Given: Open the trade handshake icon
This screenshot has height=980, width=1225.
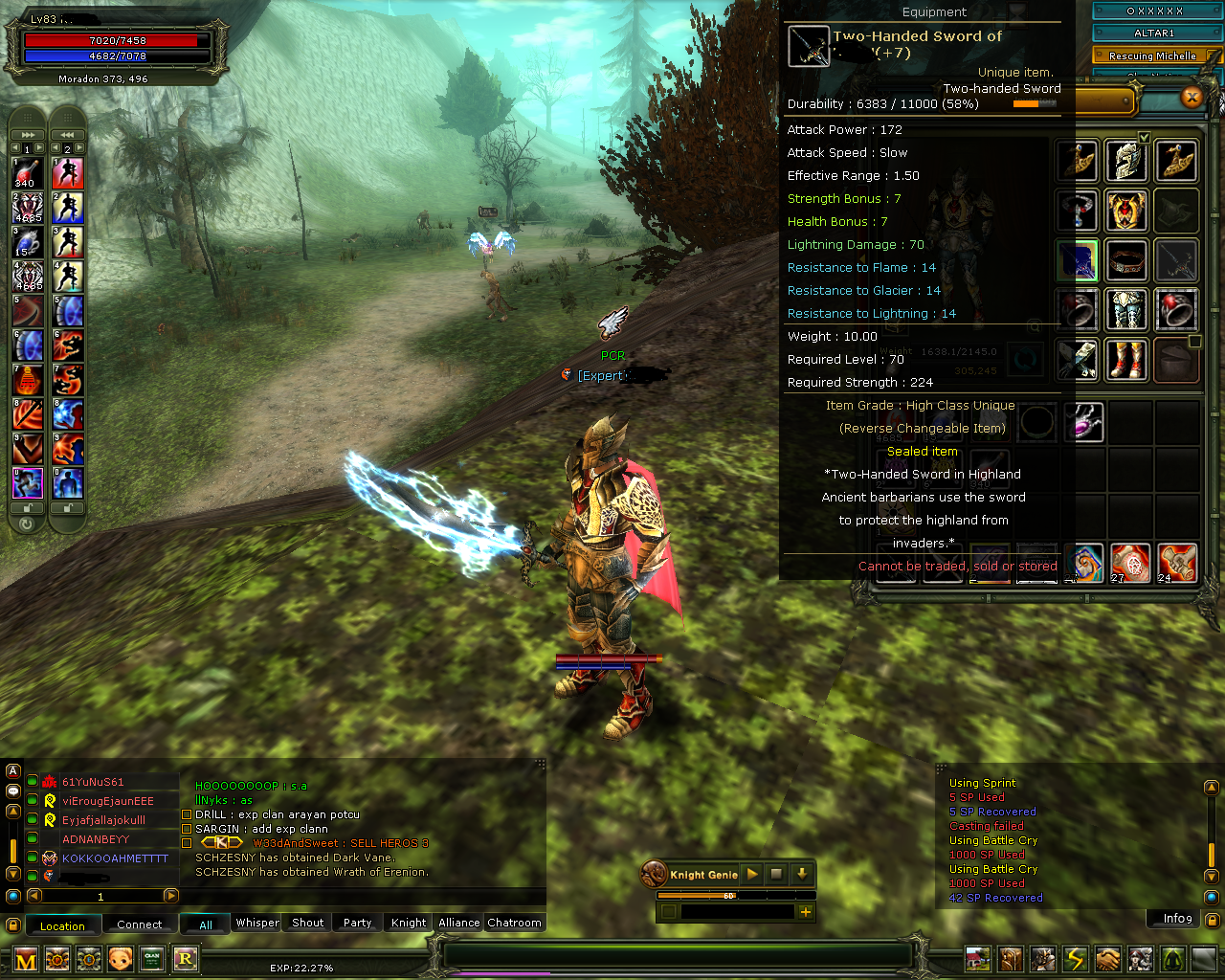Looking at the screenshot, I should point(1108,958).
